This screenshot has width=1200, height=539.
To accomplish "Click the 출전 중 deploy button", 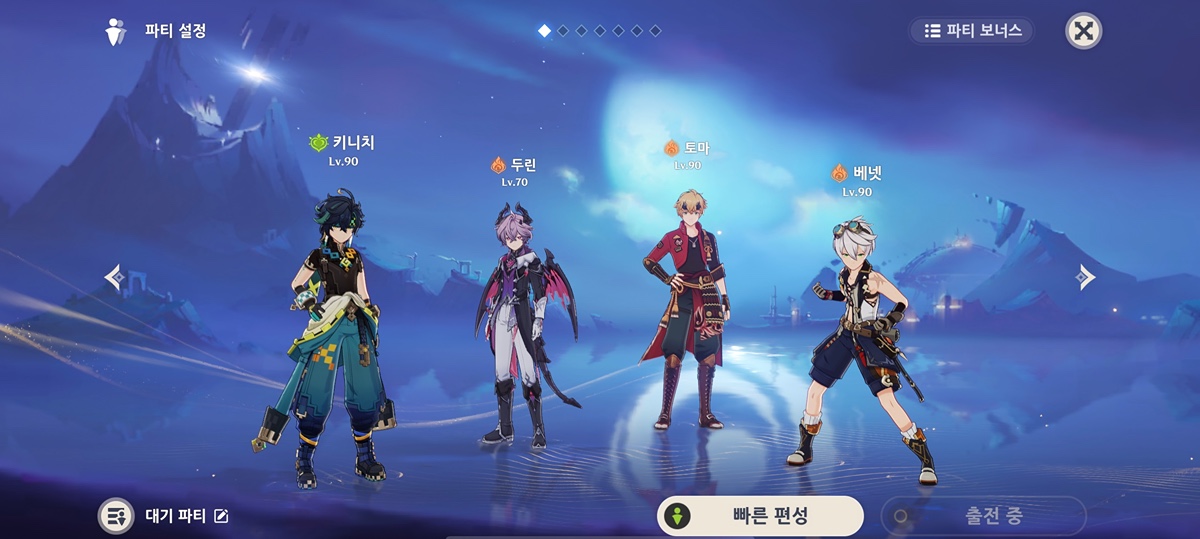I will 983,516.
